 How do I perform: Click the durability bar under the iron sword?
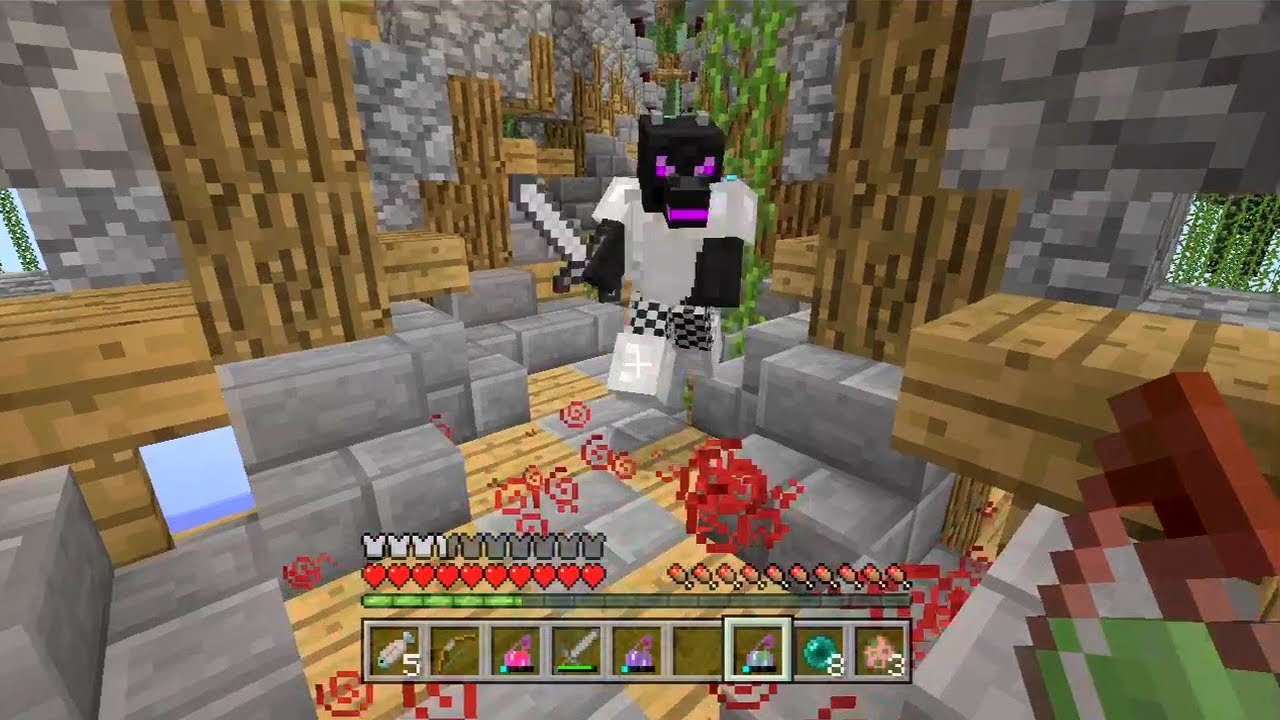[x=573, y=667]
